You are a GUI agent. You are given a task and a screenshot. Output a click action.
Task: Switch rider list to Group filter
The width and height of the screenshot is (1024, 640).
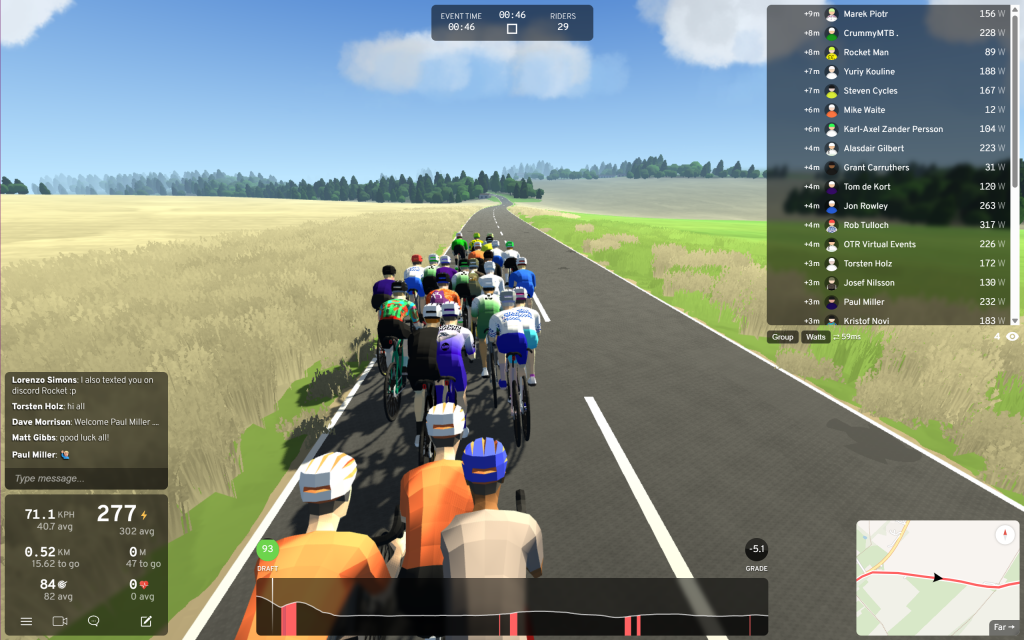point(782,337)
